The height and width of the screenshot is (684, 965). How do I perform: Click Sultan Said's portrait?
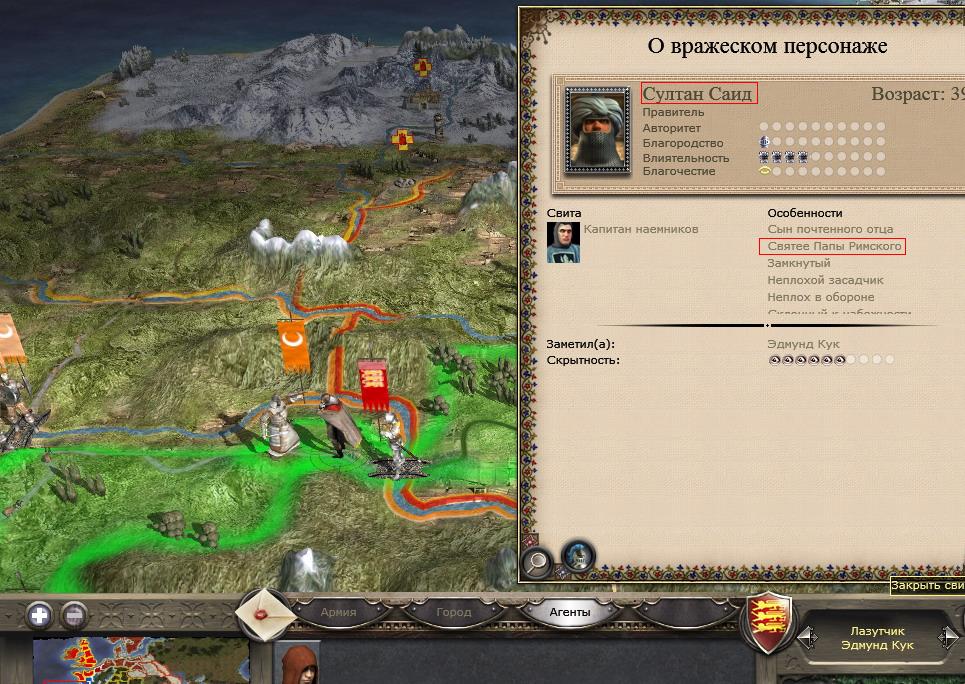click(x=597, y=129)
